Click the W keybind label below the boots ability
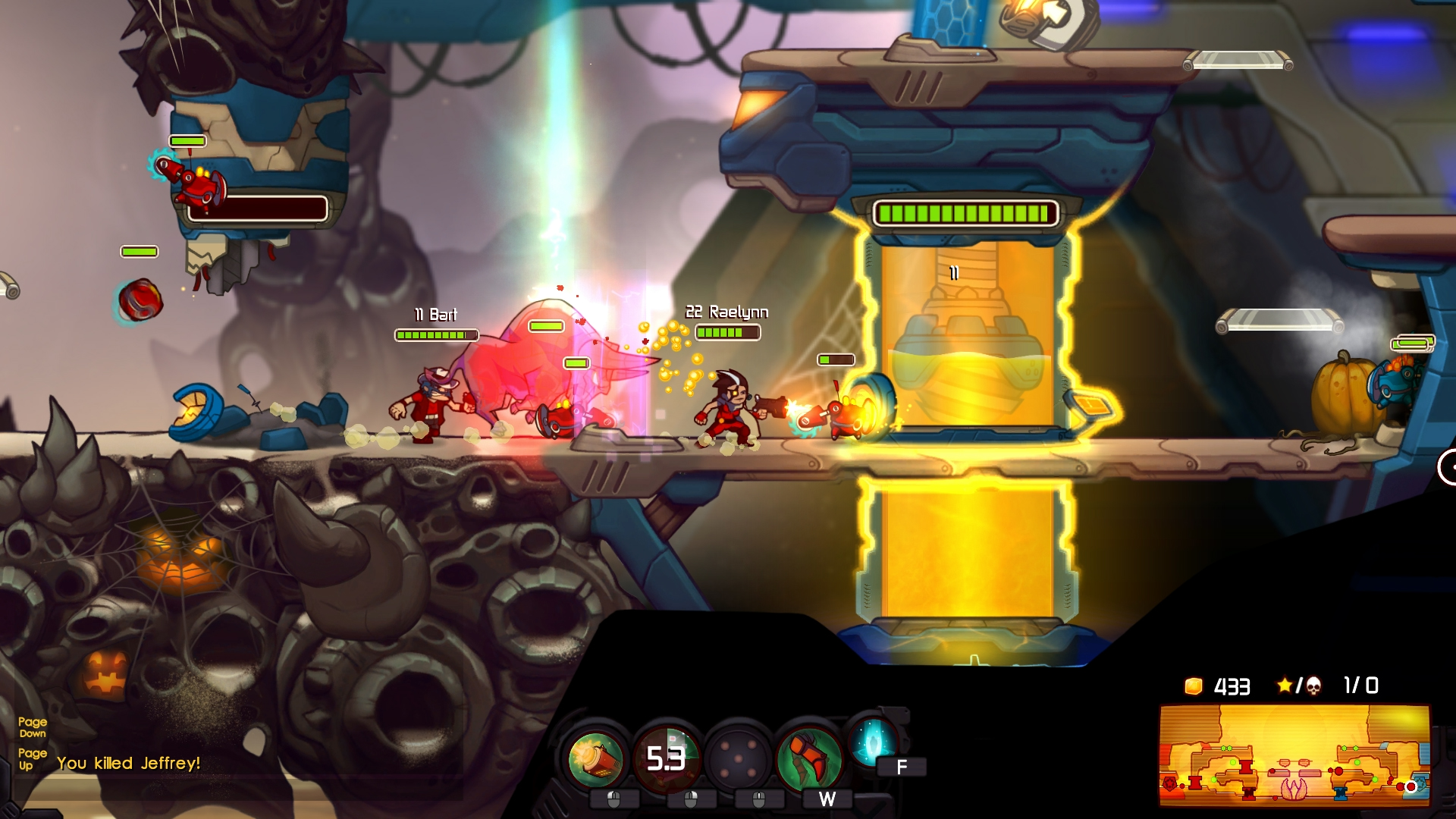Viewport: 1456px width, 819px height. pos(827,800)
